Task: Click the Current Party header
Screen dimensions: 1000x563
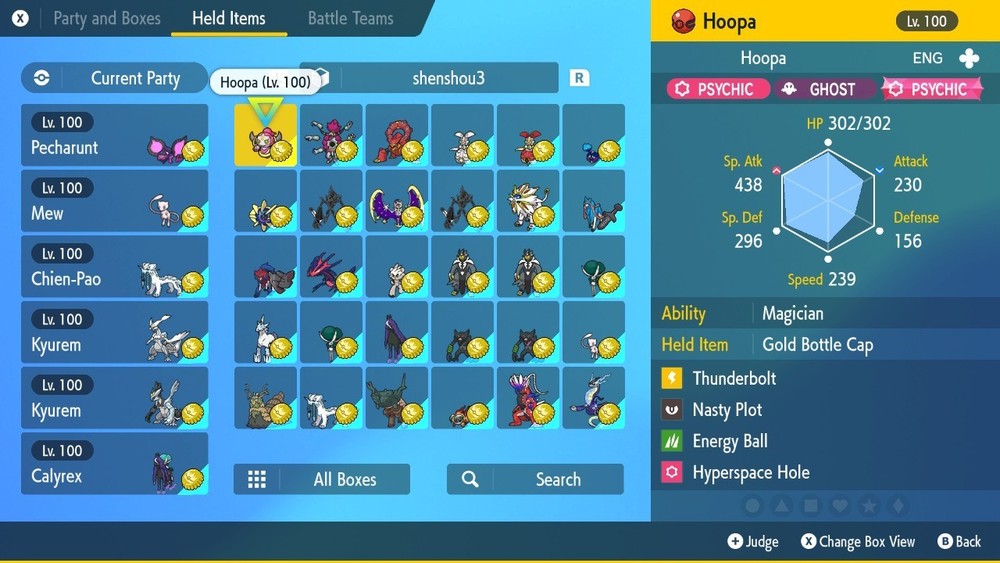Action: pos(115,78)
